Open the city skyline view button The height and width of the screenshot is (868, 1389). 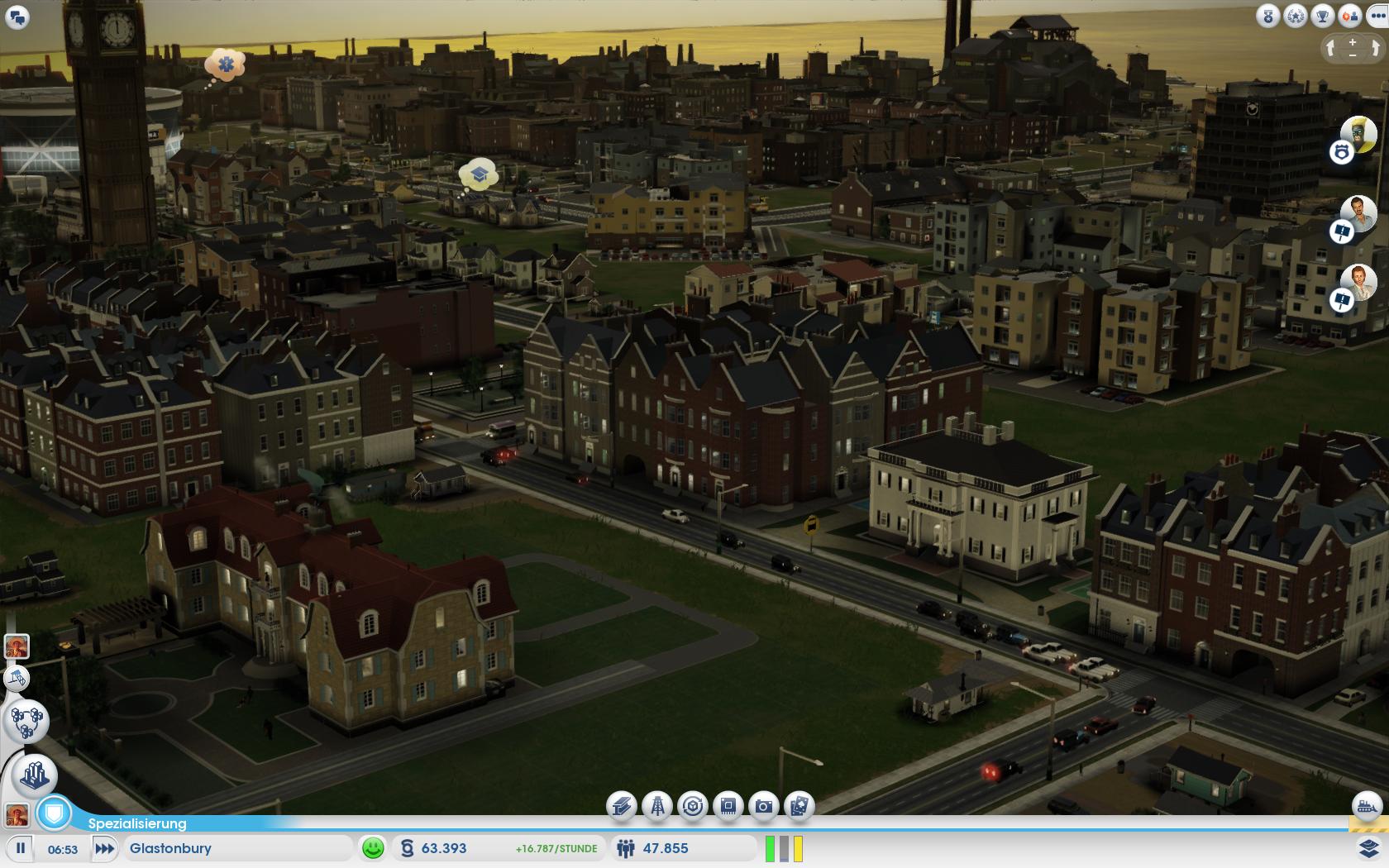tap(34, 775)
